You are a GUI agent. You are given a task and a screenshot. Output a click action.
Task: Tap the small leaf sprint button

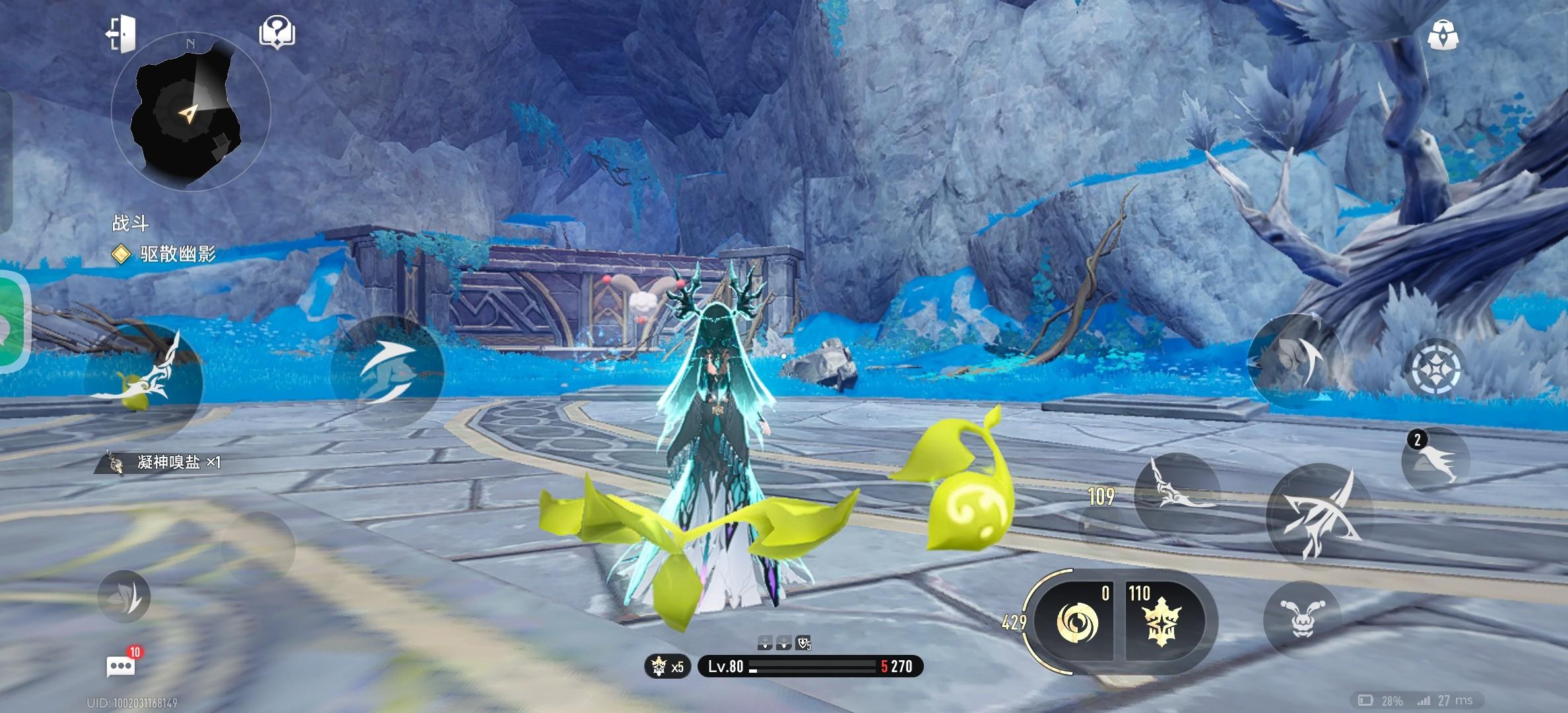125,597
